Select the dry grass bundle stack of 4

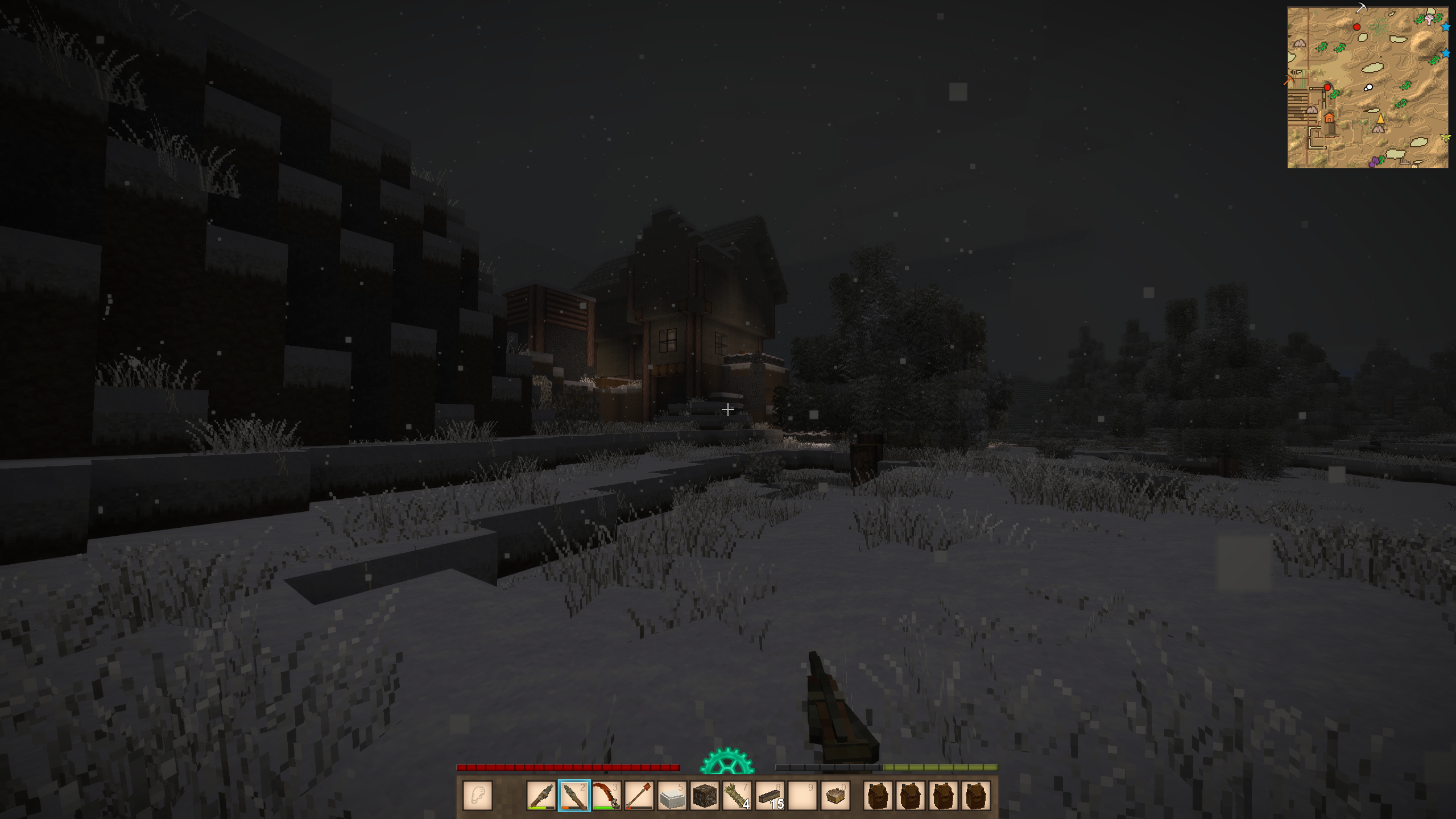pyautogui.click(x=737, y=795)
